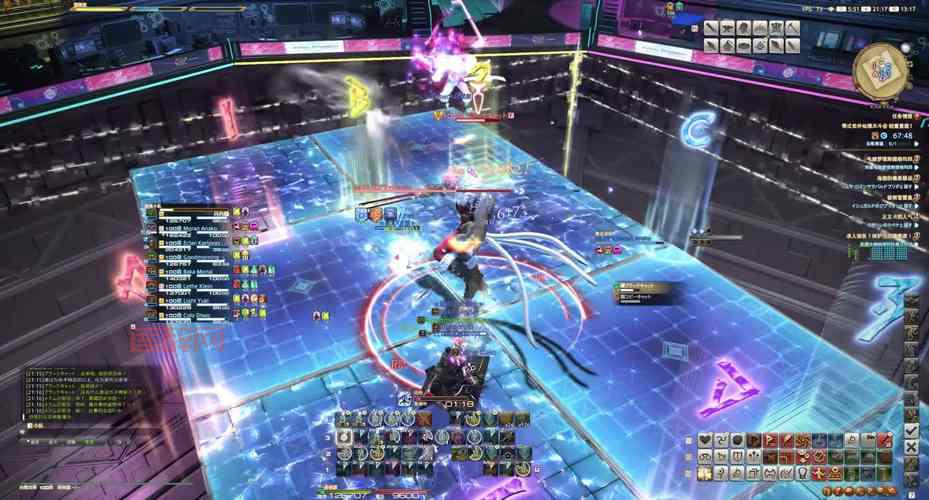929x500 pixels.
Task: Target Beka Mortal in the party list
Action: [195, 270]
